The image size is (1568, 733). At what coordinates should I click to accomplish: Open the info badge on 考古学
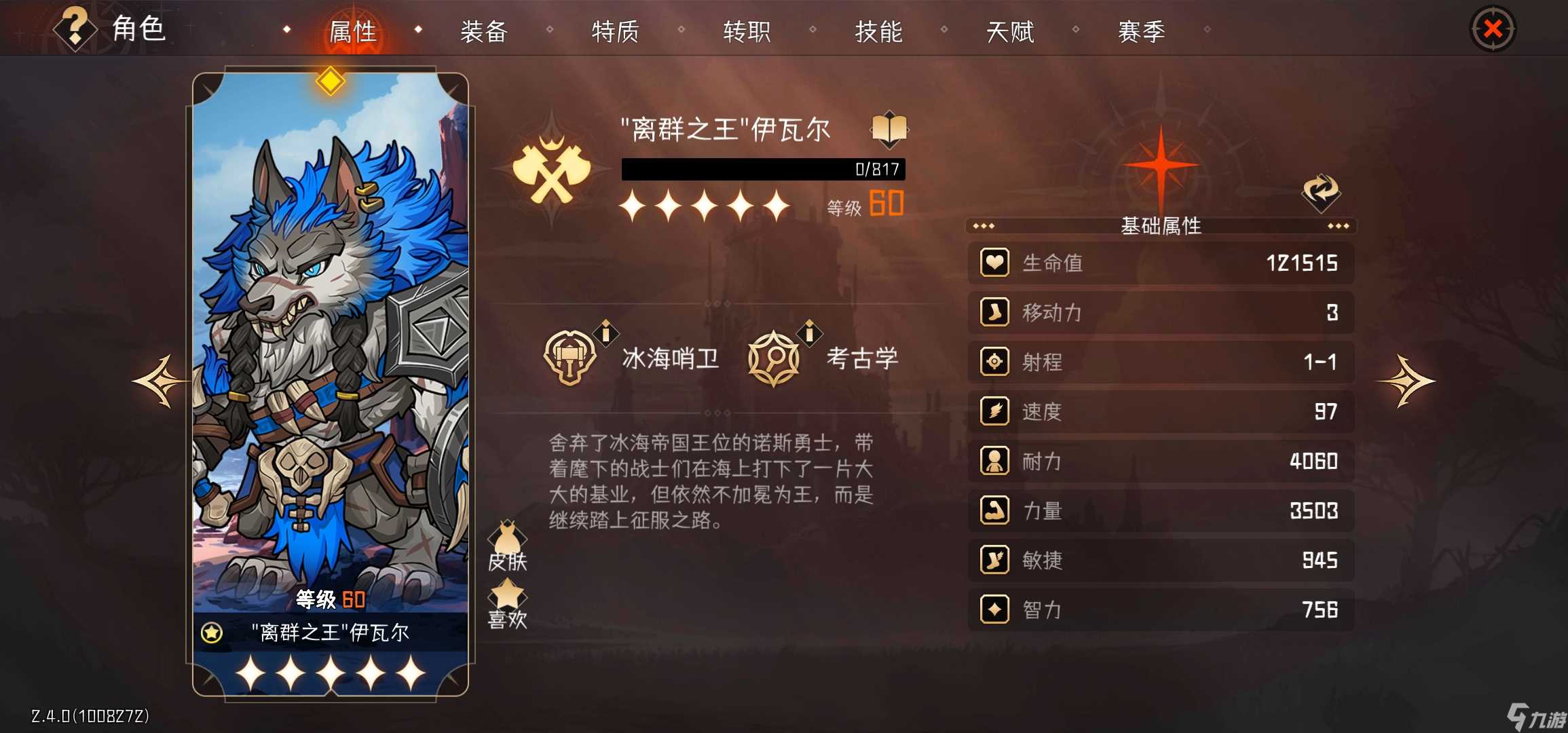(x=808, y=333)
